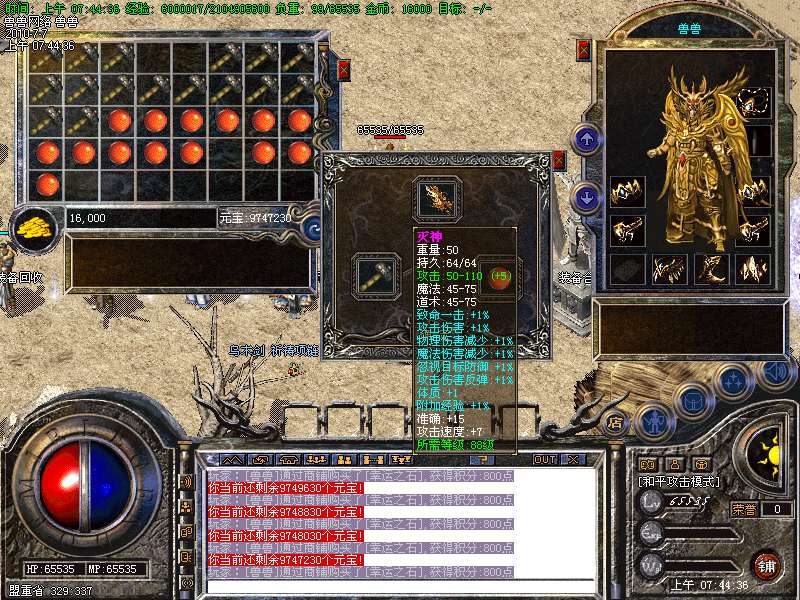Click the blue swirl button beside 元宝

coord(311,228)
